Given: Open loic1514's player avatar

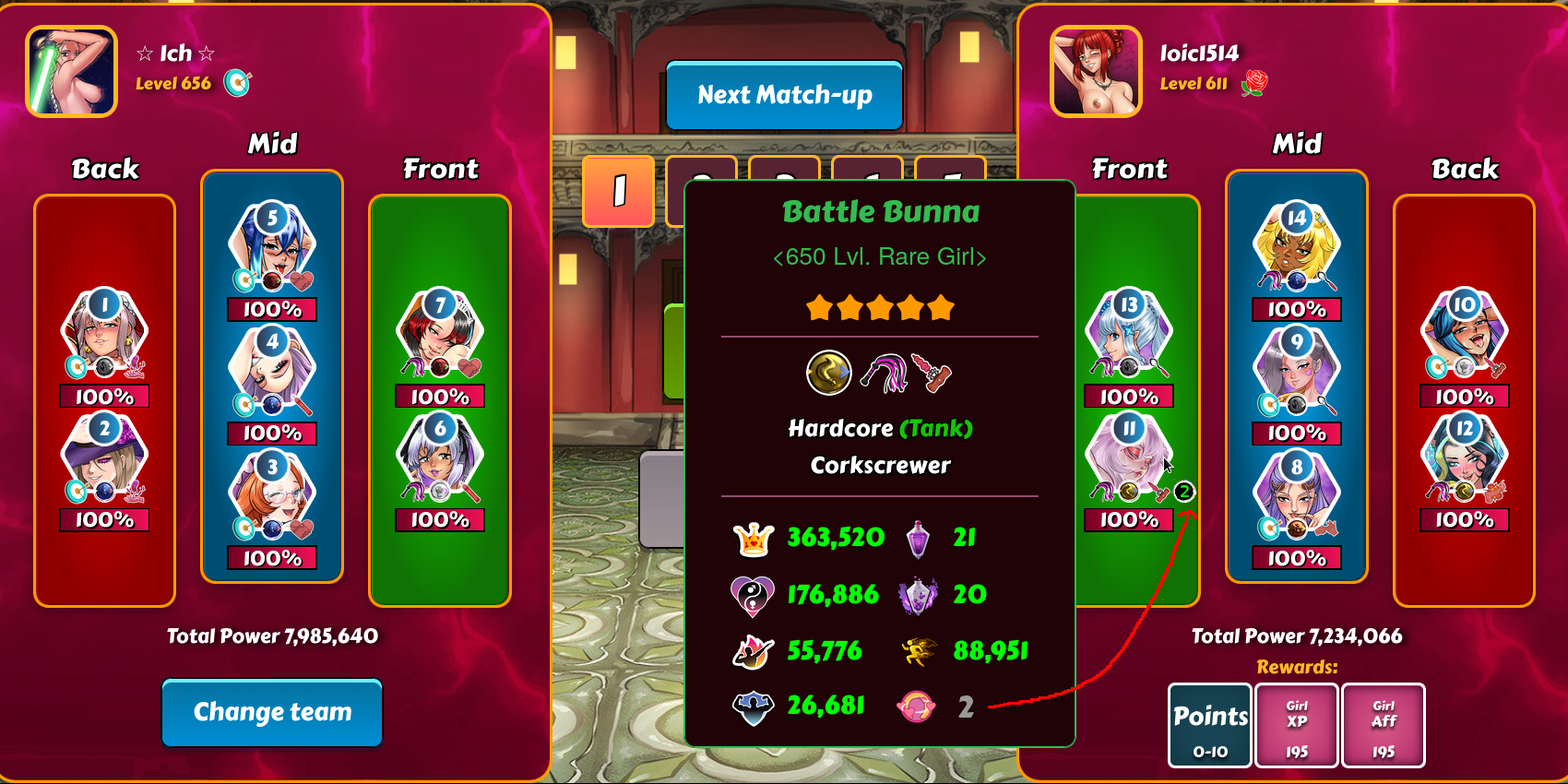Looking at the screenshot, I should point(1096,72).
